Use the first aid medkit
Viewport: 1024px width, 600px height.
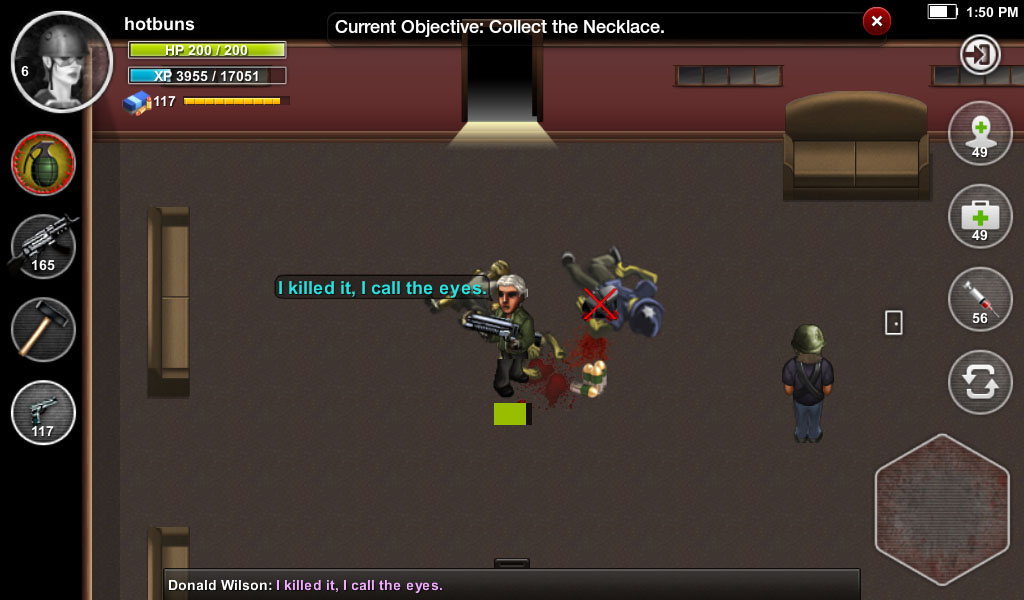980,217
